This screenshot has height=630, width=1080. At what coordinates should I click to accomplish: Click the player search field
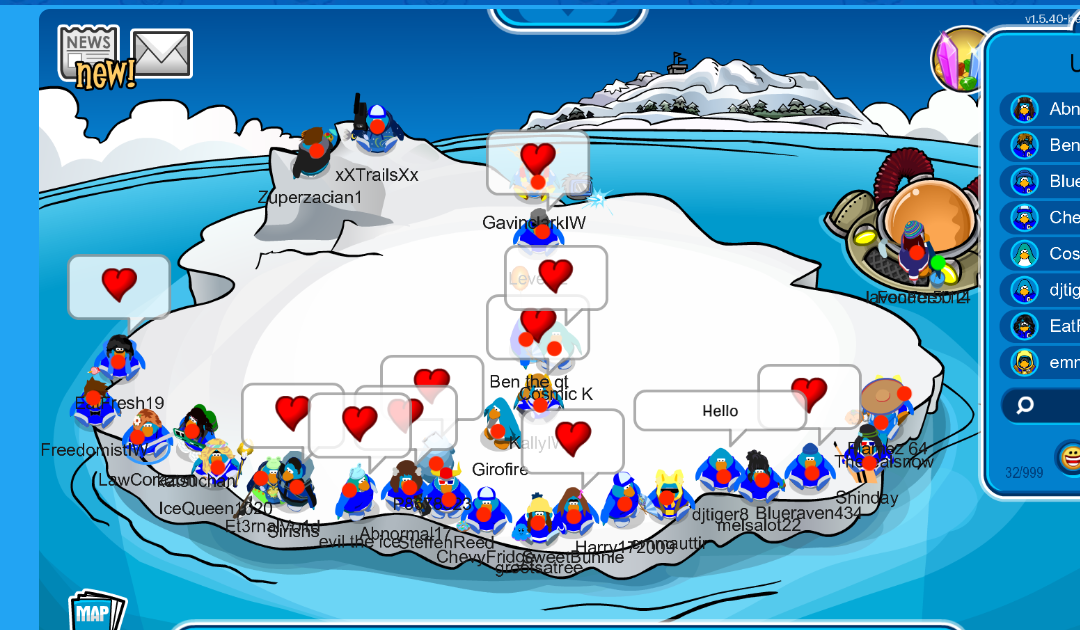[x=1050, y=405]
